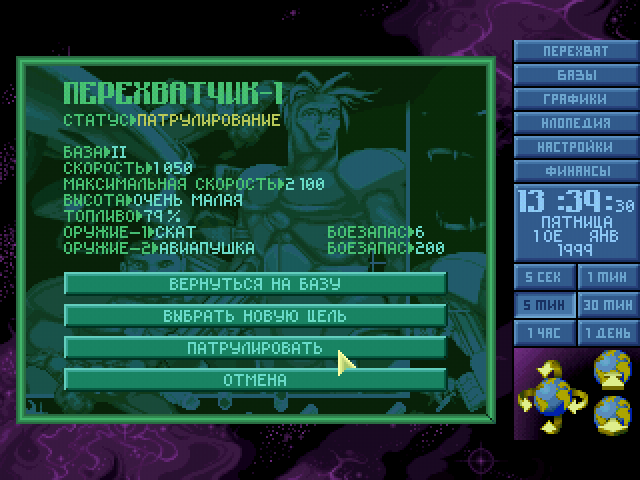Viewport: 640px width, 480px height.
Task: Switch time speed to 30 МИН
Action: click(x=606, y=305)
